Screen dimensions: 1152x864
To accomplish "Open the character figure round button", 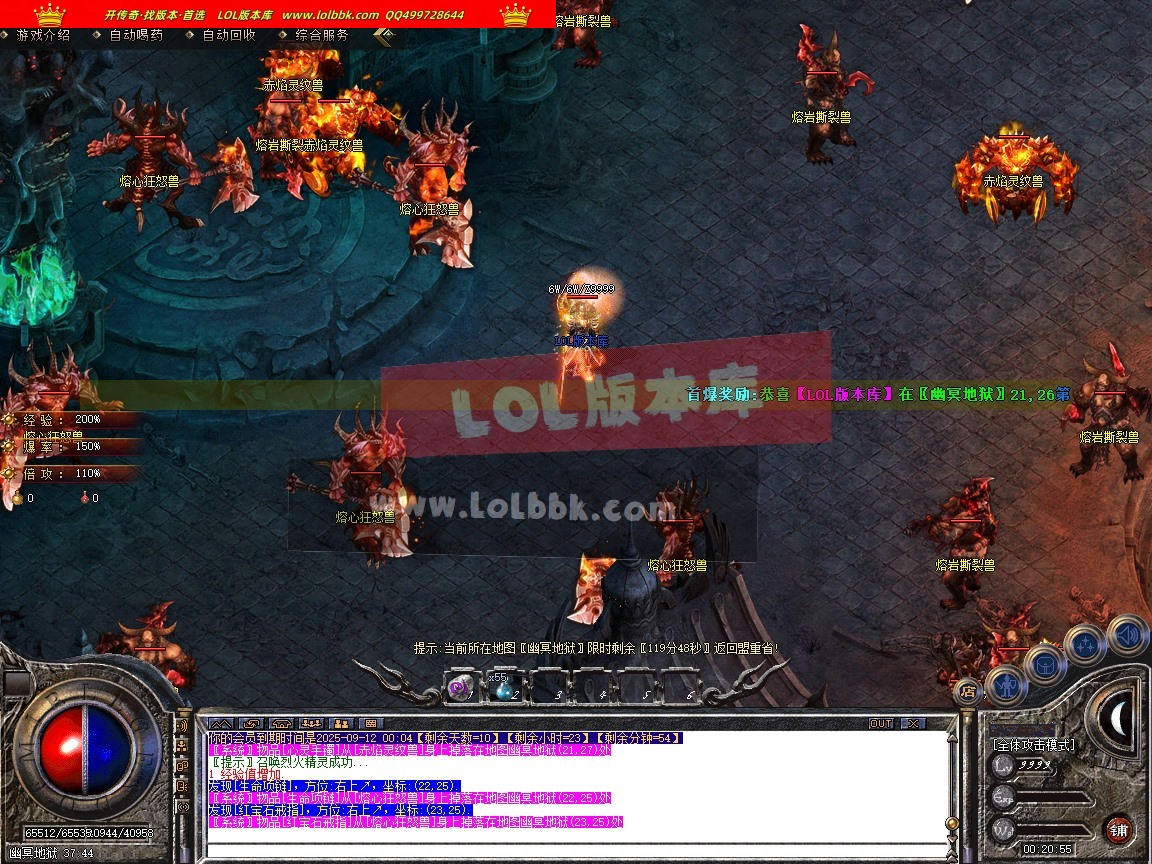I will tap(1006, 686).
